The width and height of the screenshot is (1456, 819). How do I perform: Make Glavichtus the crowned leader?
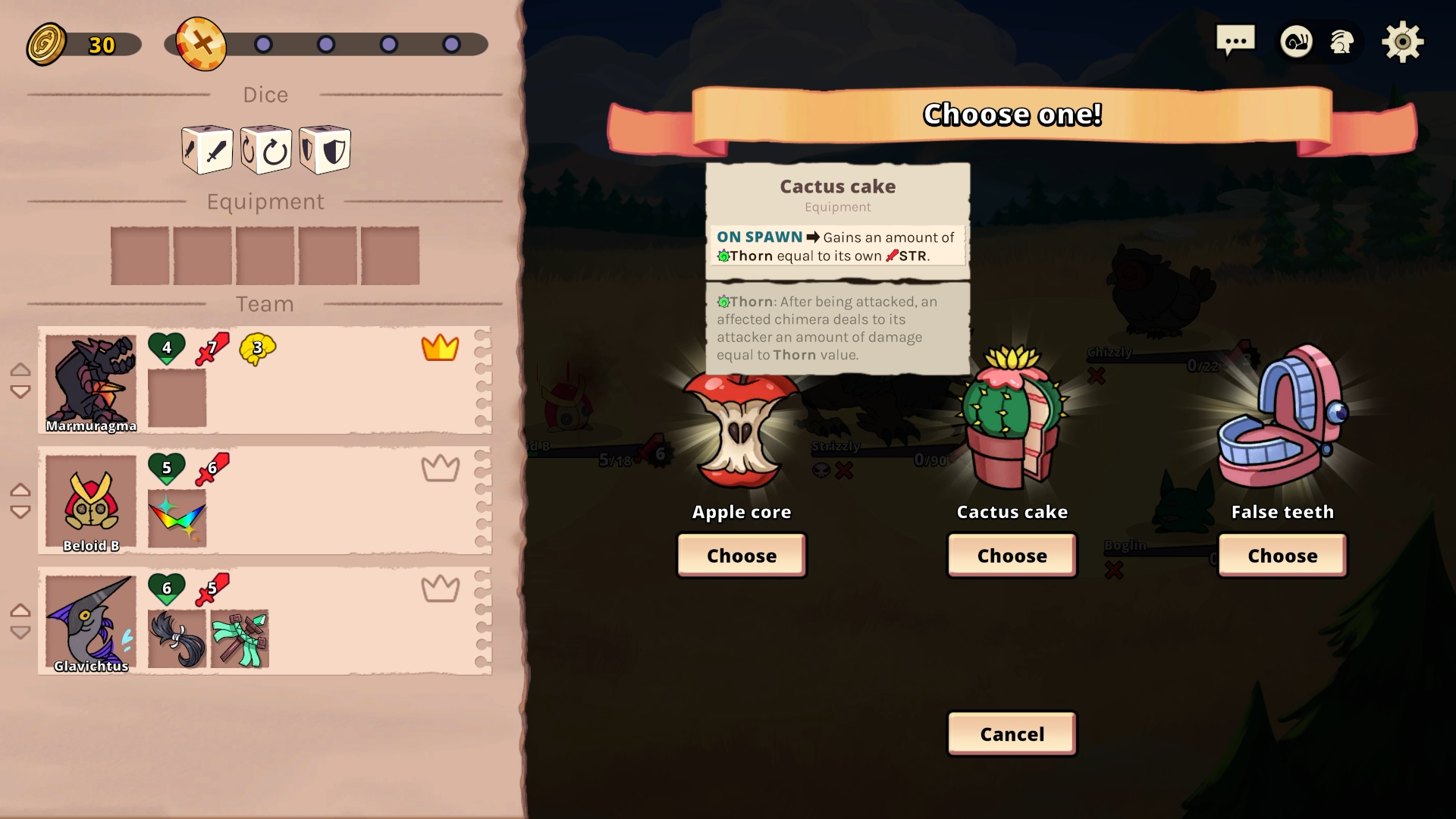440,588
